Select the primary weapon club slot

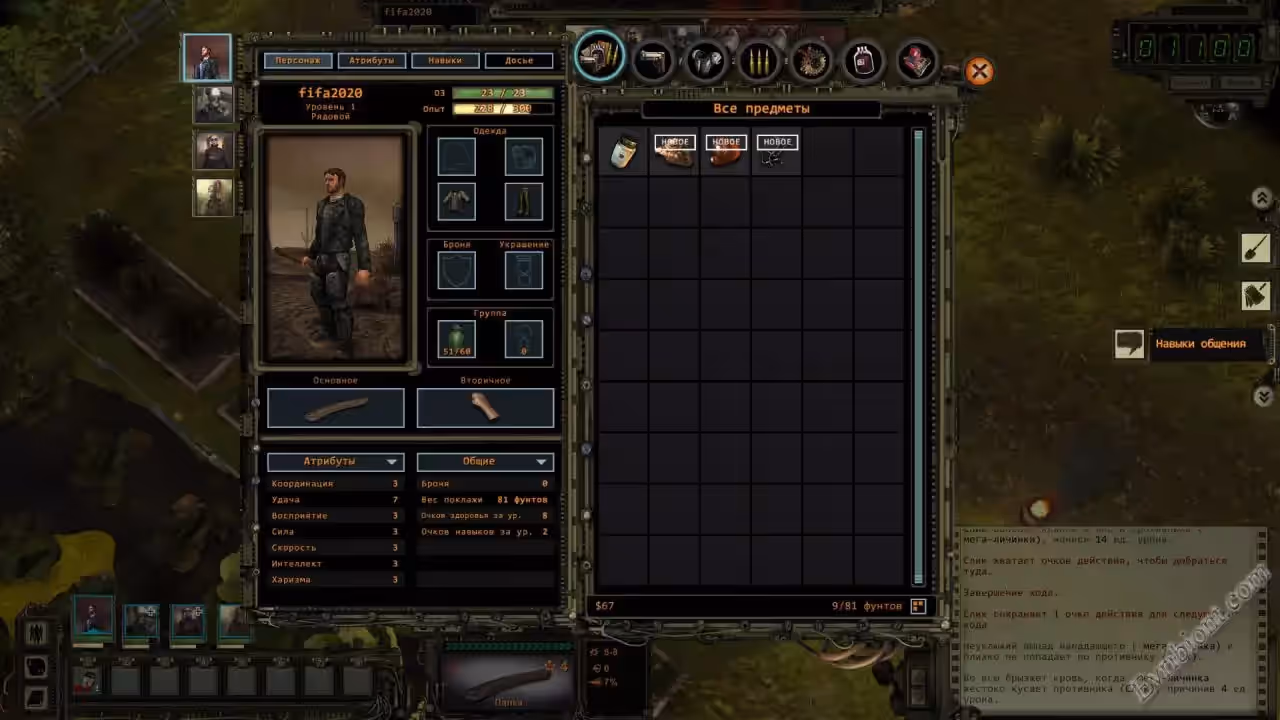336,408
